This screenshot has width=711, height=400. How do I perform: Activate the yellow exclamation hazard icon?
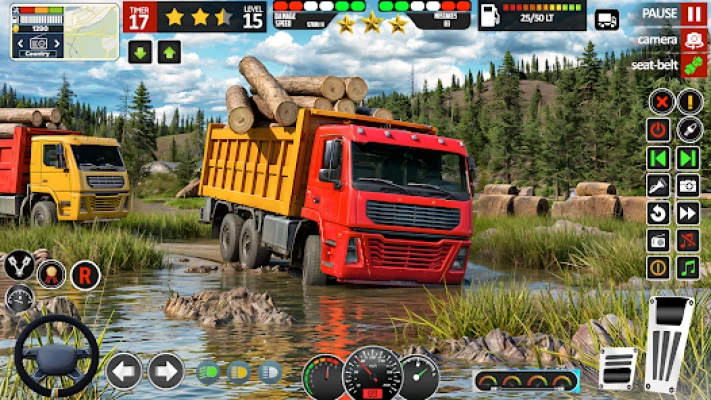pos(689,101)
